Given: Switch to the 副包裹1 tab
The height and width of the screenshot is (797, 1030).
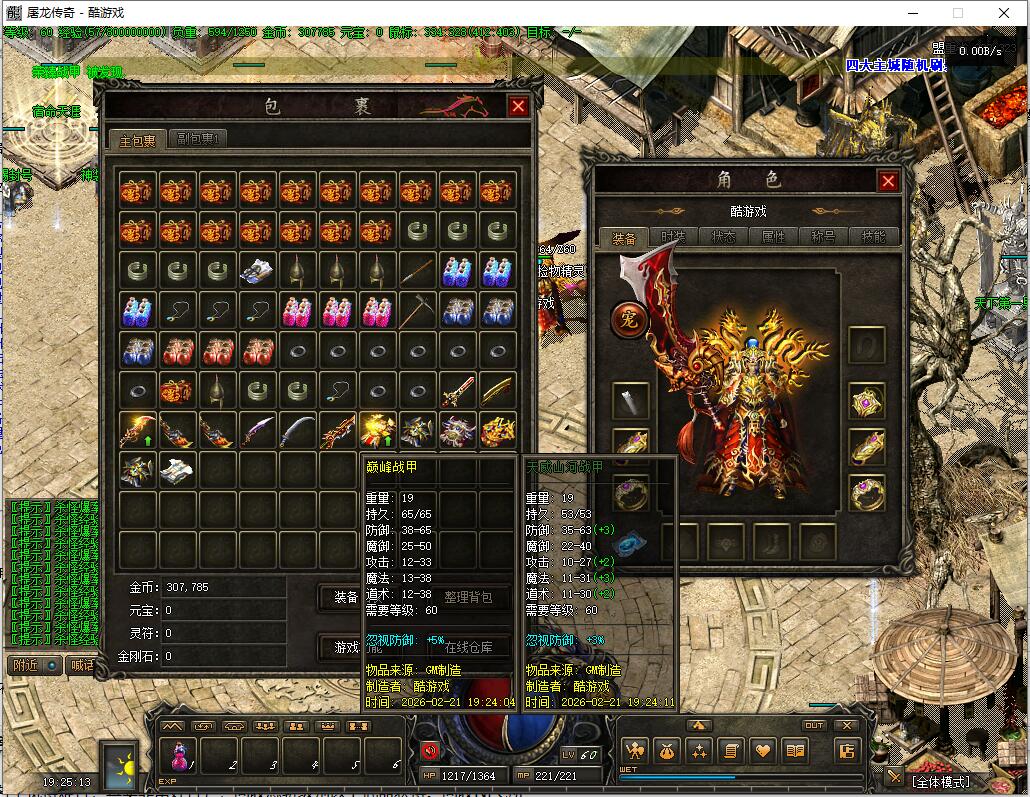Looking at the screenshot, I should pos(198,139).
